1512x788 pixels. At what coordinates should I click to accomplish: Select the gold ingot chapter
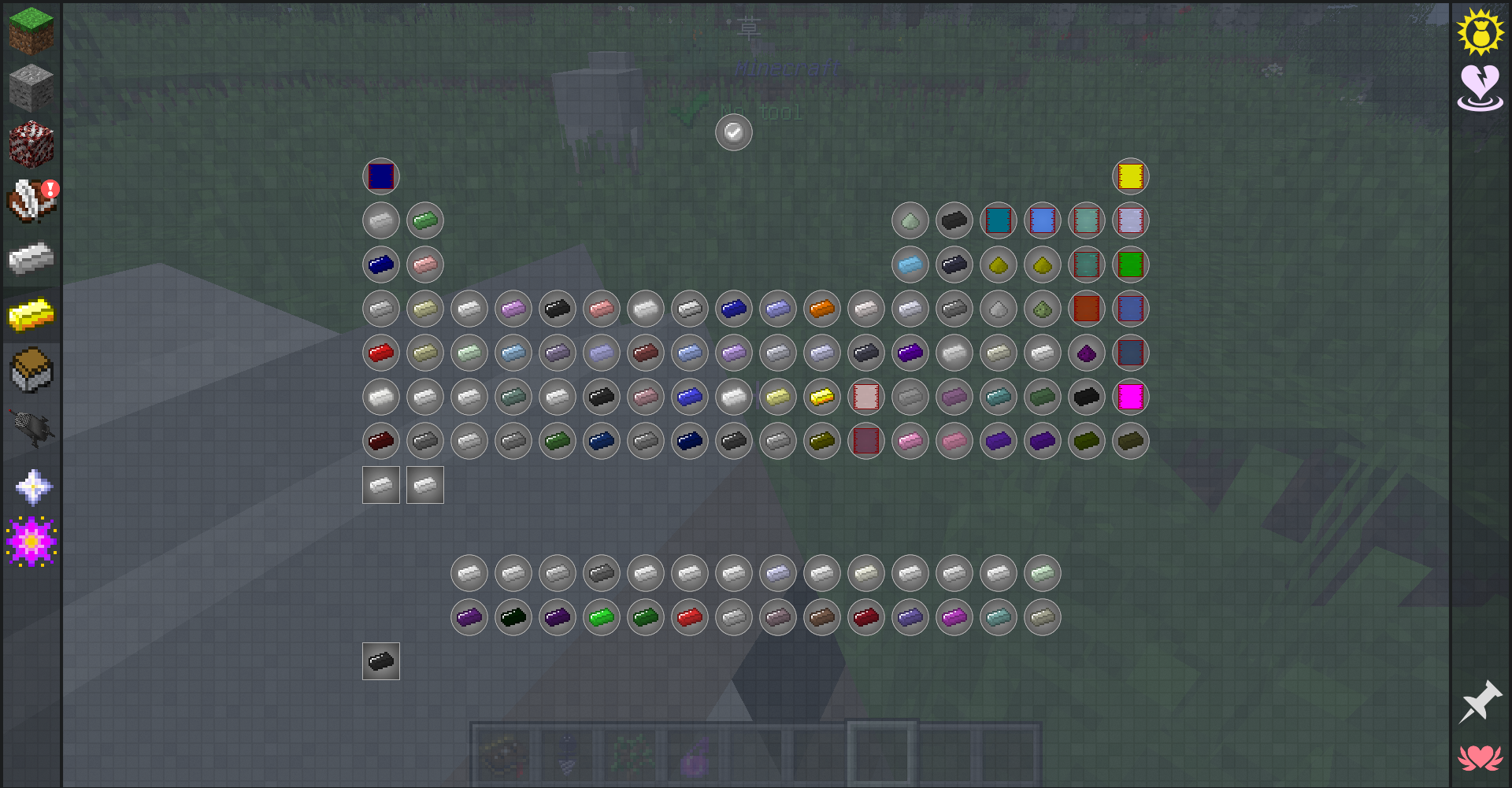tap(30, 315)
